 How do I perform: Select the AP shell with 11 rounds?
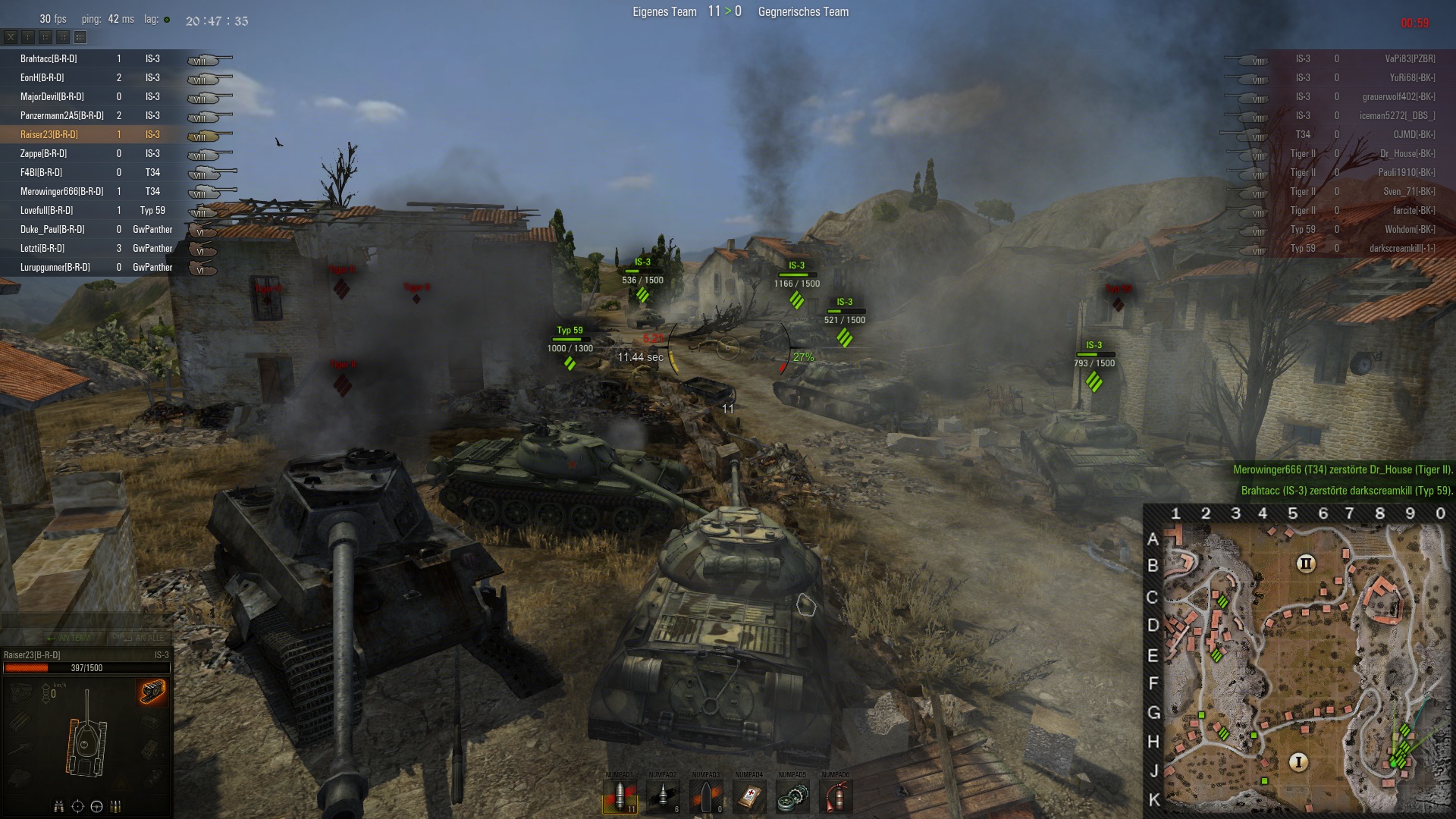(x=620, y=796)
